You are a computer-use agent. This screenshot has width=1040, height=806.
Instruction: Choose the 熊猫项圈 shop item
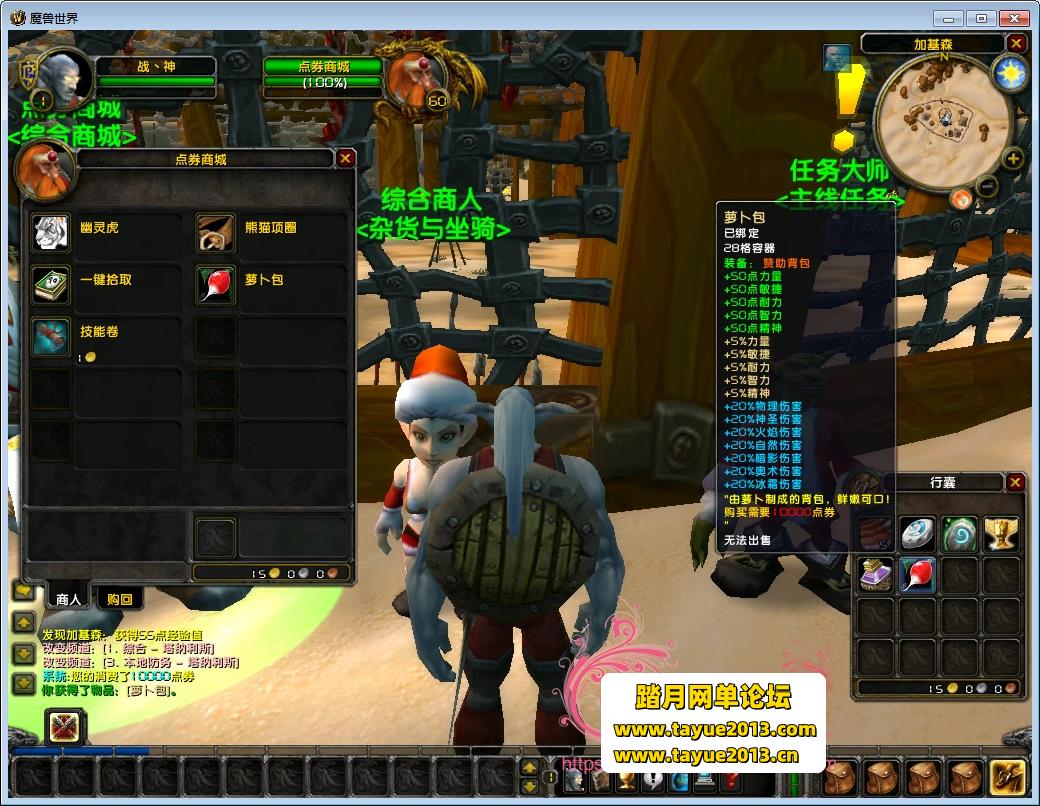pyautogui.click(x=214, y=231)
